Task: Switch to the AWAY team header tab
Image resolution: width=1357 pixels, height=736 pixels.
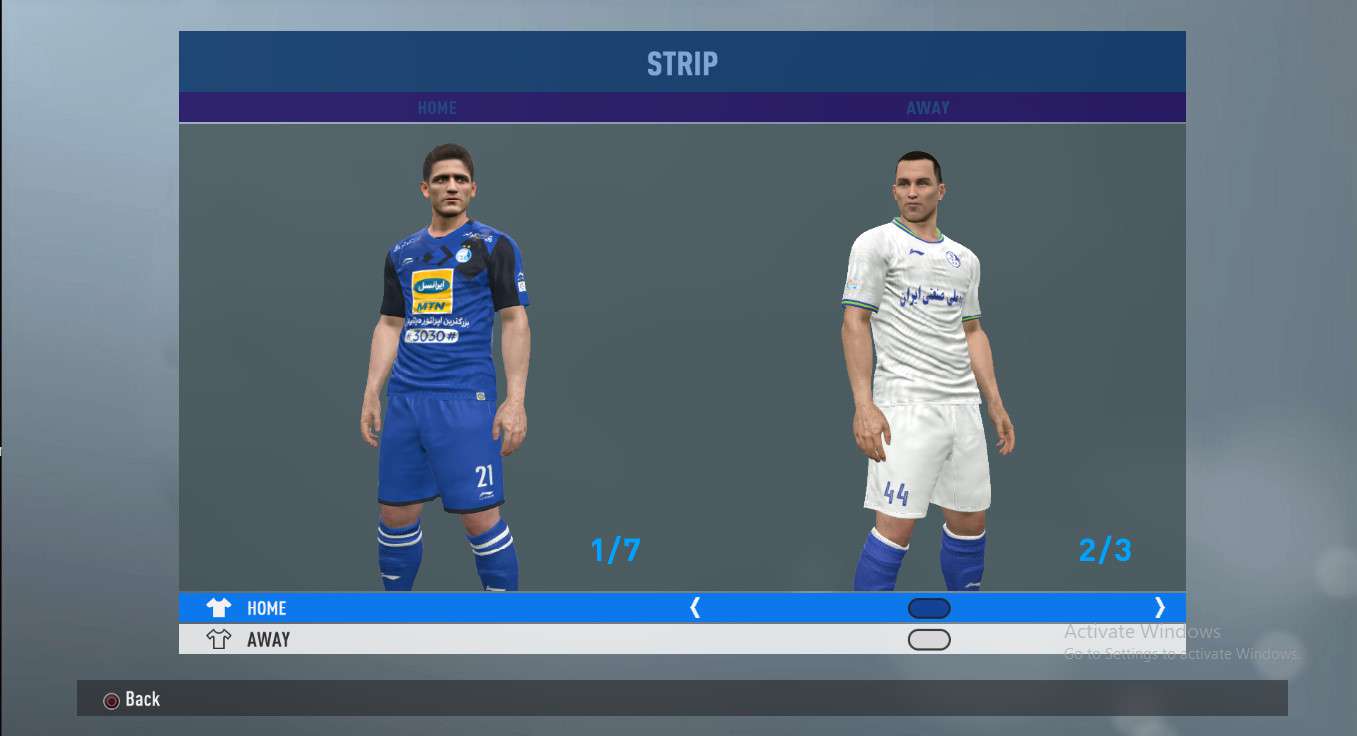Action: coord(928,108)
